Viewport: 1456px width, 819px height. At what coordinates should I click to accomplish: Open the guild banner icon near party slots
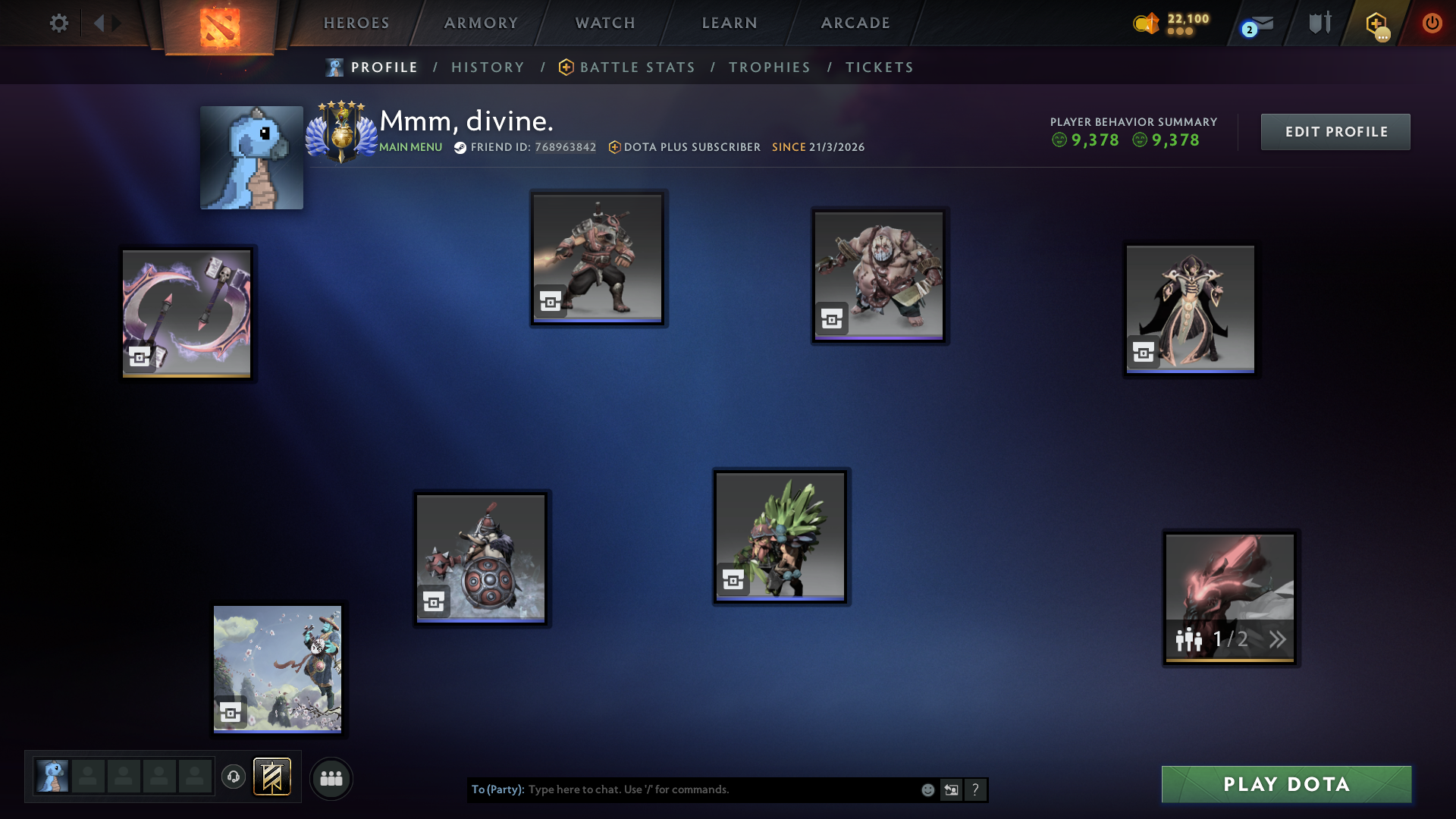click(273, 778)
